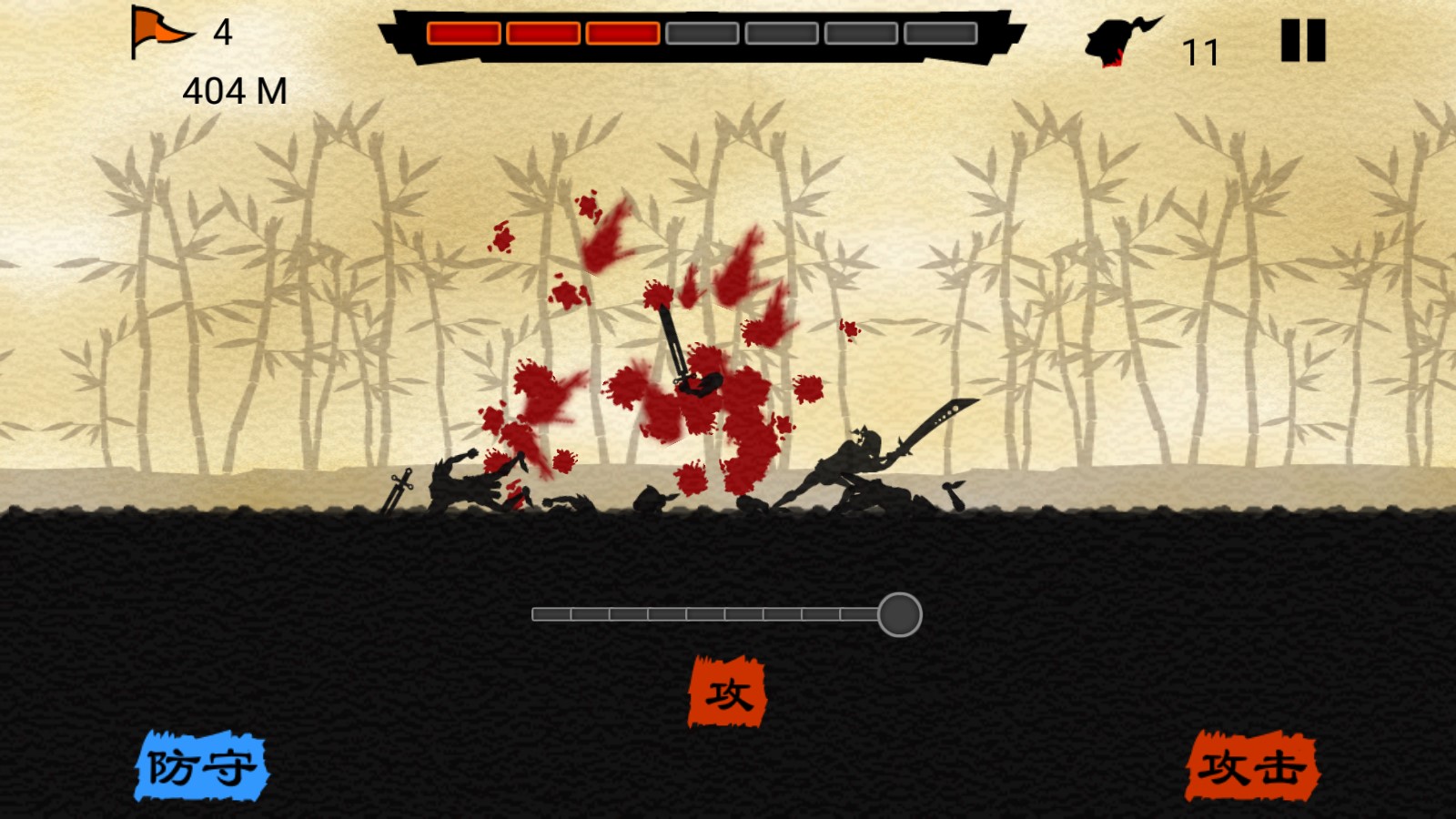Select the curved sword held by the enemy
Viewport: 1456px width, 819px height.
[x=937, y=416]
